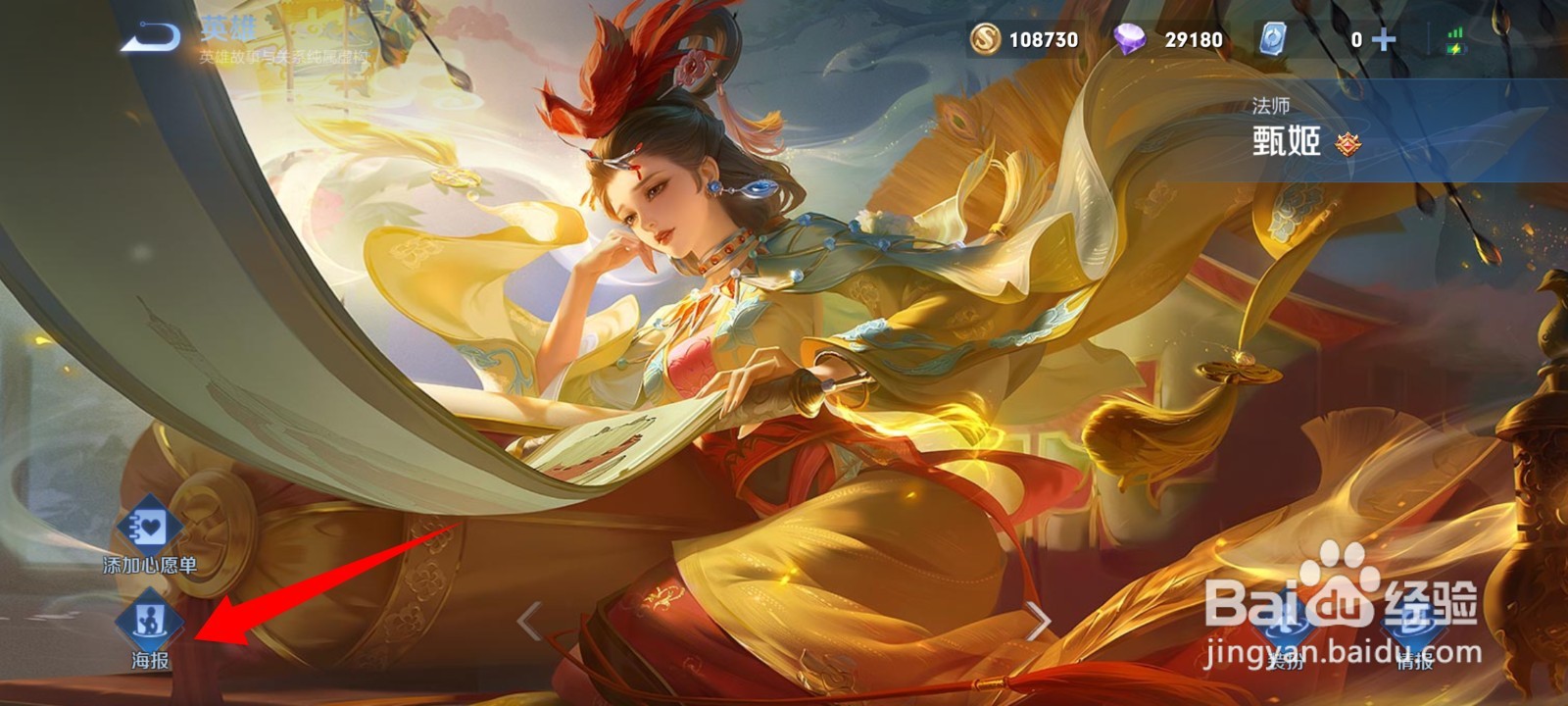Click the diamond balance 29180
This screenshot has height=706, width=1568.
(1196, 41)
